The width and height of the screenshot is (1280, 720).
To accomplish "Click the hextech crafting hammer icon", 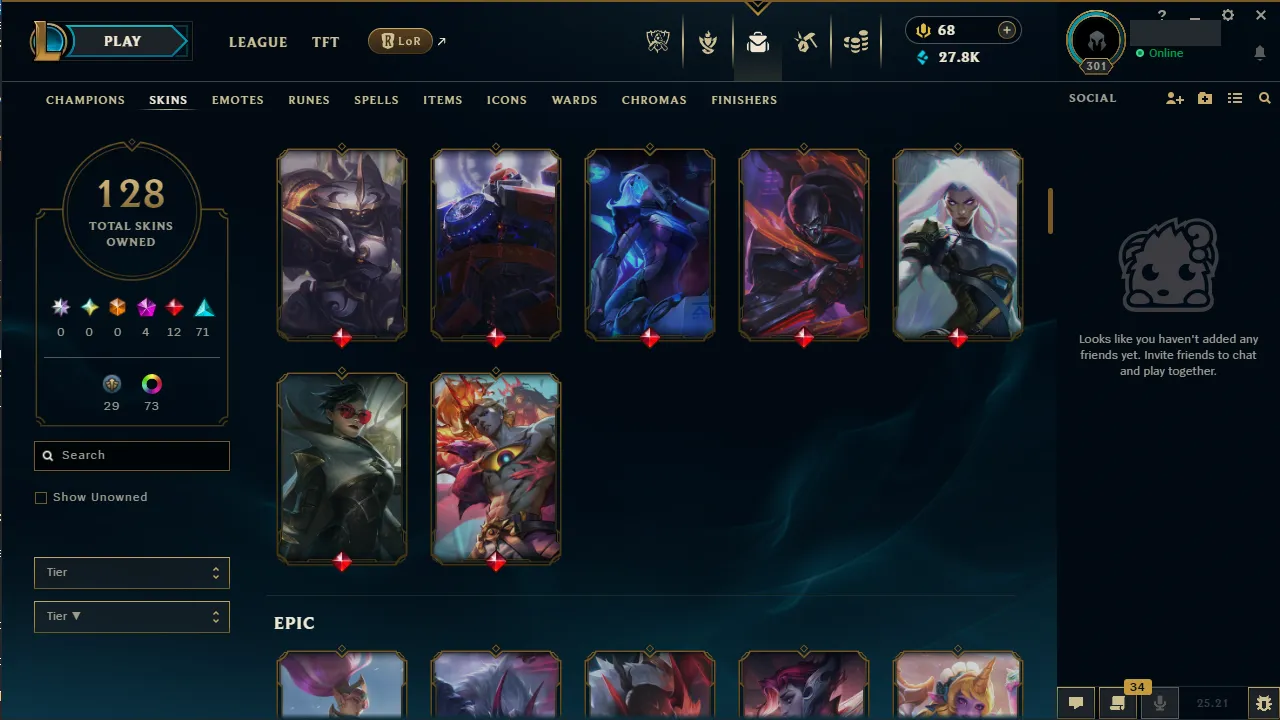I will [806, 42].
